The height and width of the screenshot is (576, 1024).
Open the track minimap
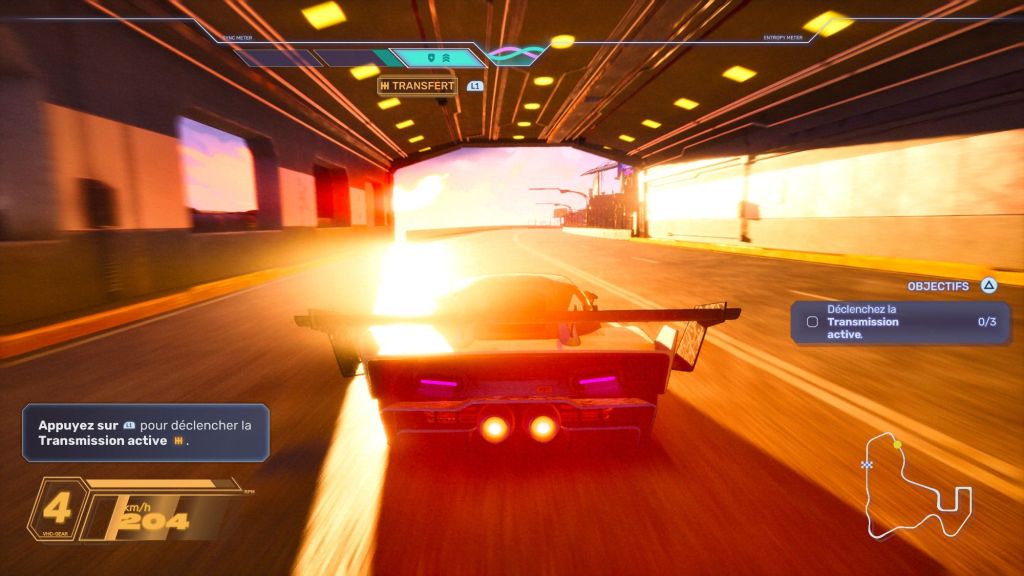coord(916,487)
